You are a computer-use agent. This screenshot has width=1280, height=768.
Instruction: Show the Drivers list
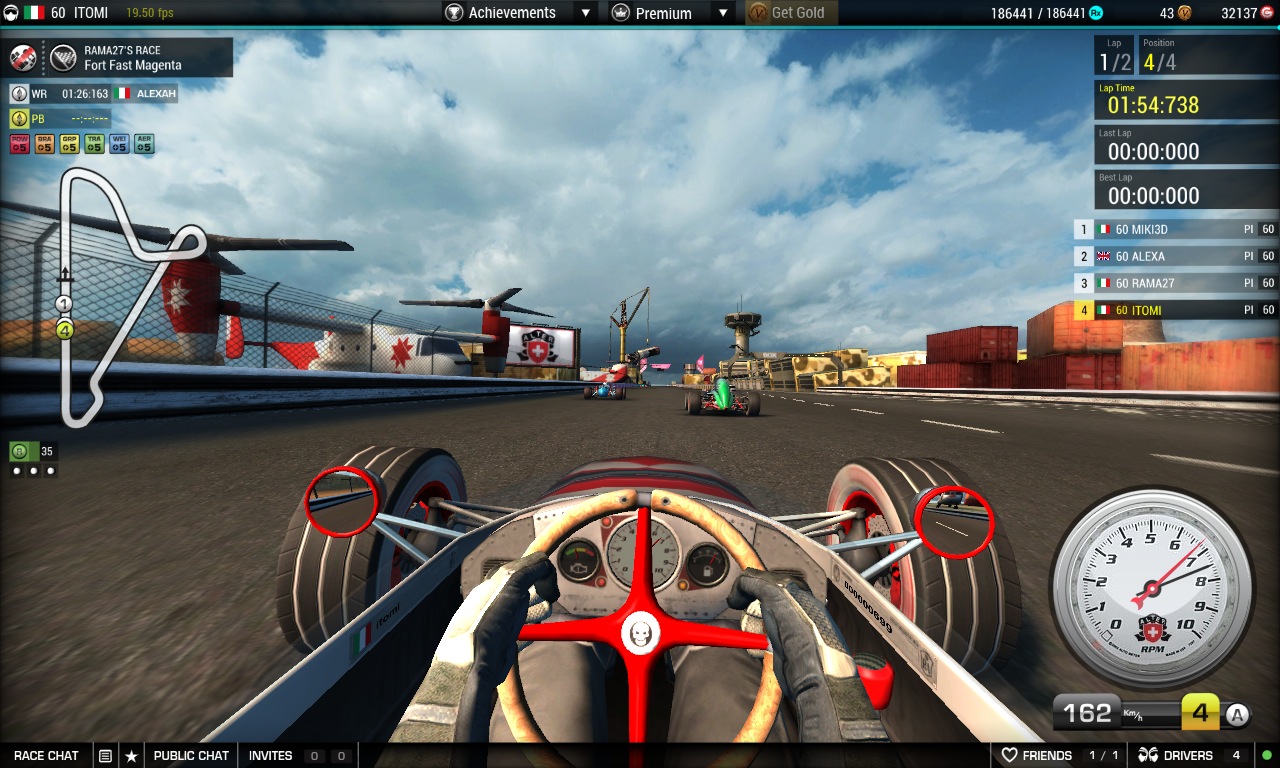1177,755
